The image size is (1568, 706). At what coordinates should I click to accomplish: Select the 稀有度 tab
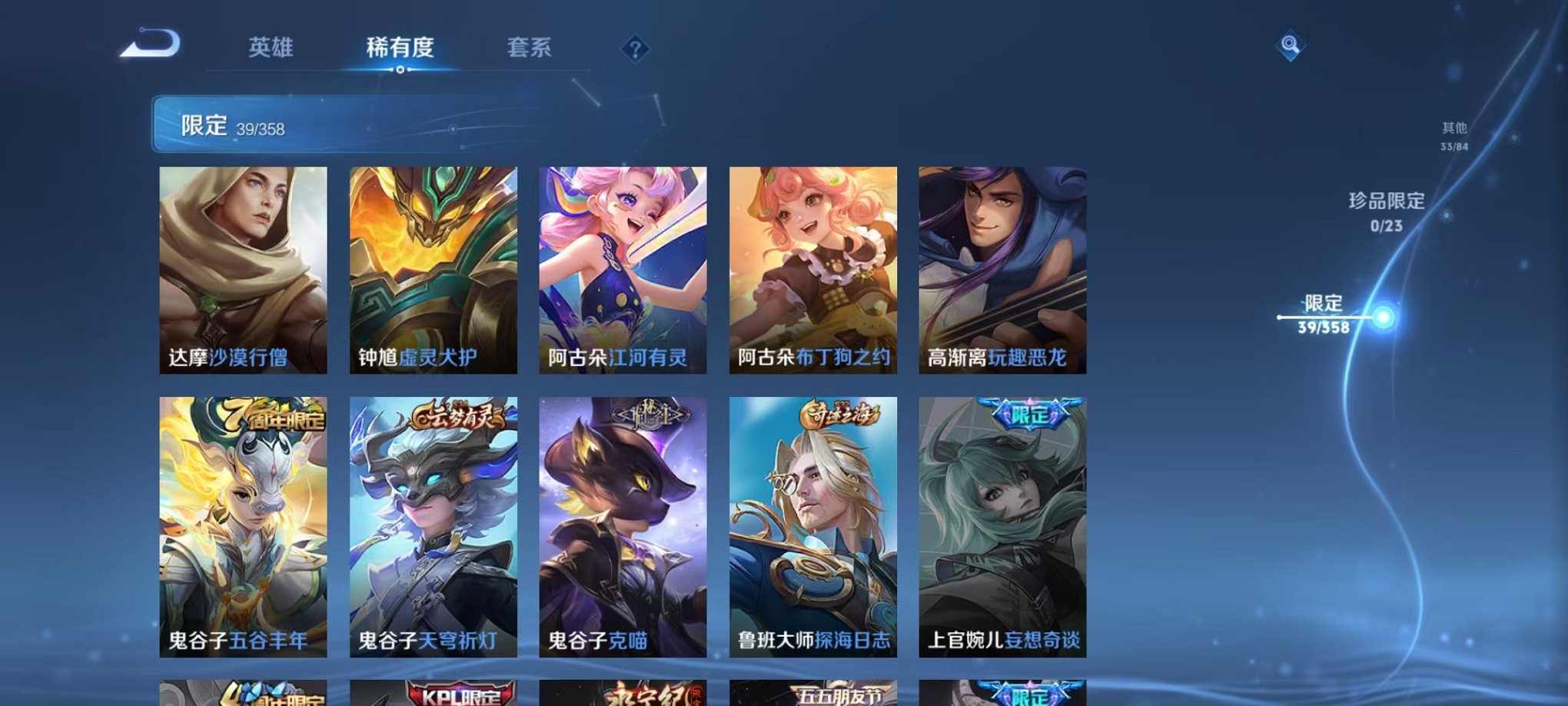click(400, 48)
